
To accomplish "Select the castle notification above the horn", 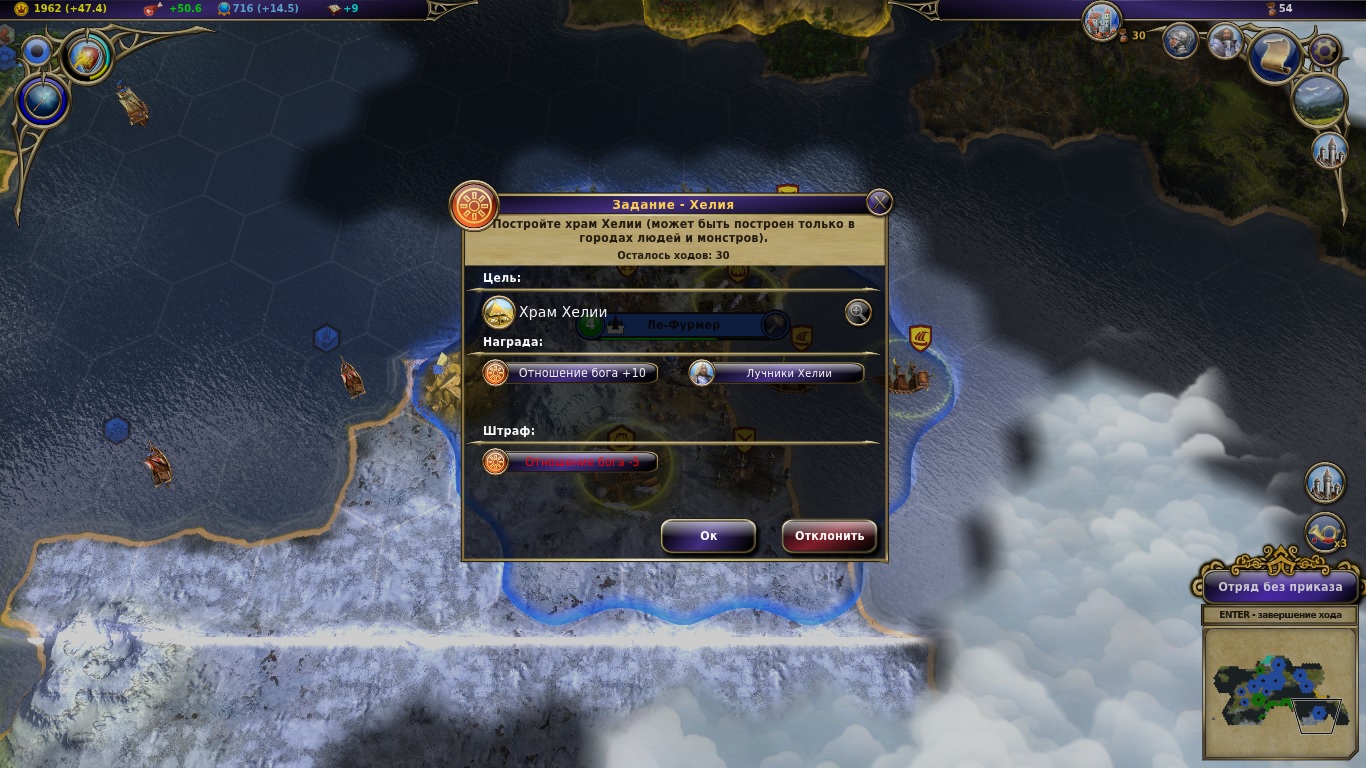I will click(x=1326, y=483).
